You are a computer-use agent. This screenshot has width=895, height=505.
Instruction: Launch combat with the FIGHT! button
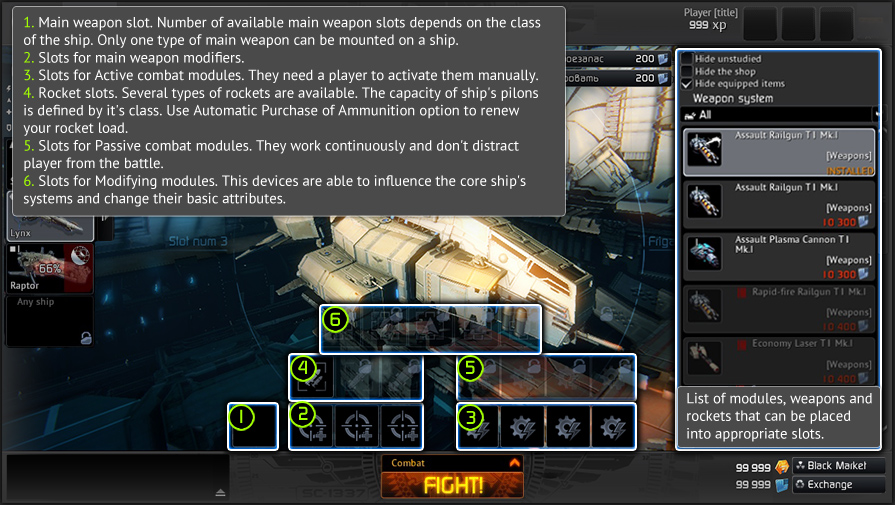452,485
